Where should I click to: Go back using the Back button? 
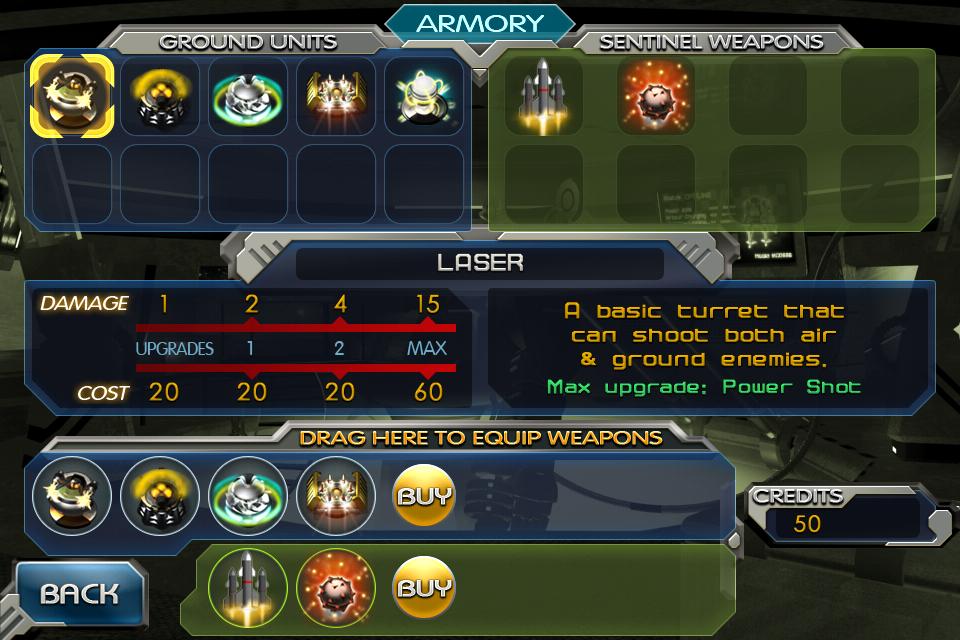(x=79, y=594)
